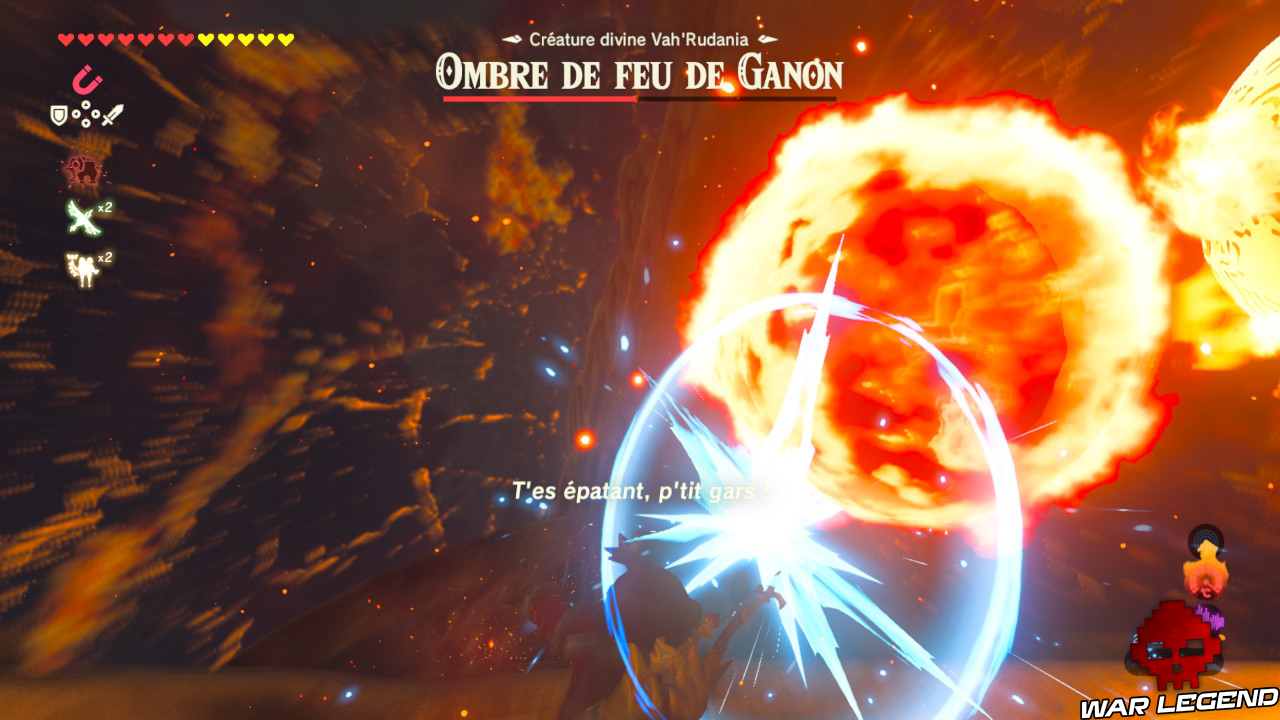This screenshot has width=1280, height=720.
Task: Click the d-pad weapon selector icon
Action: tap(86, 114)
